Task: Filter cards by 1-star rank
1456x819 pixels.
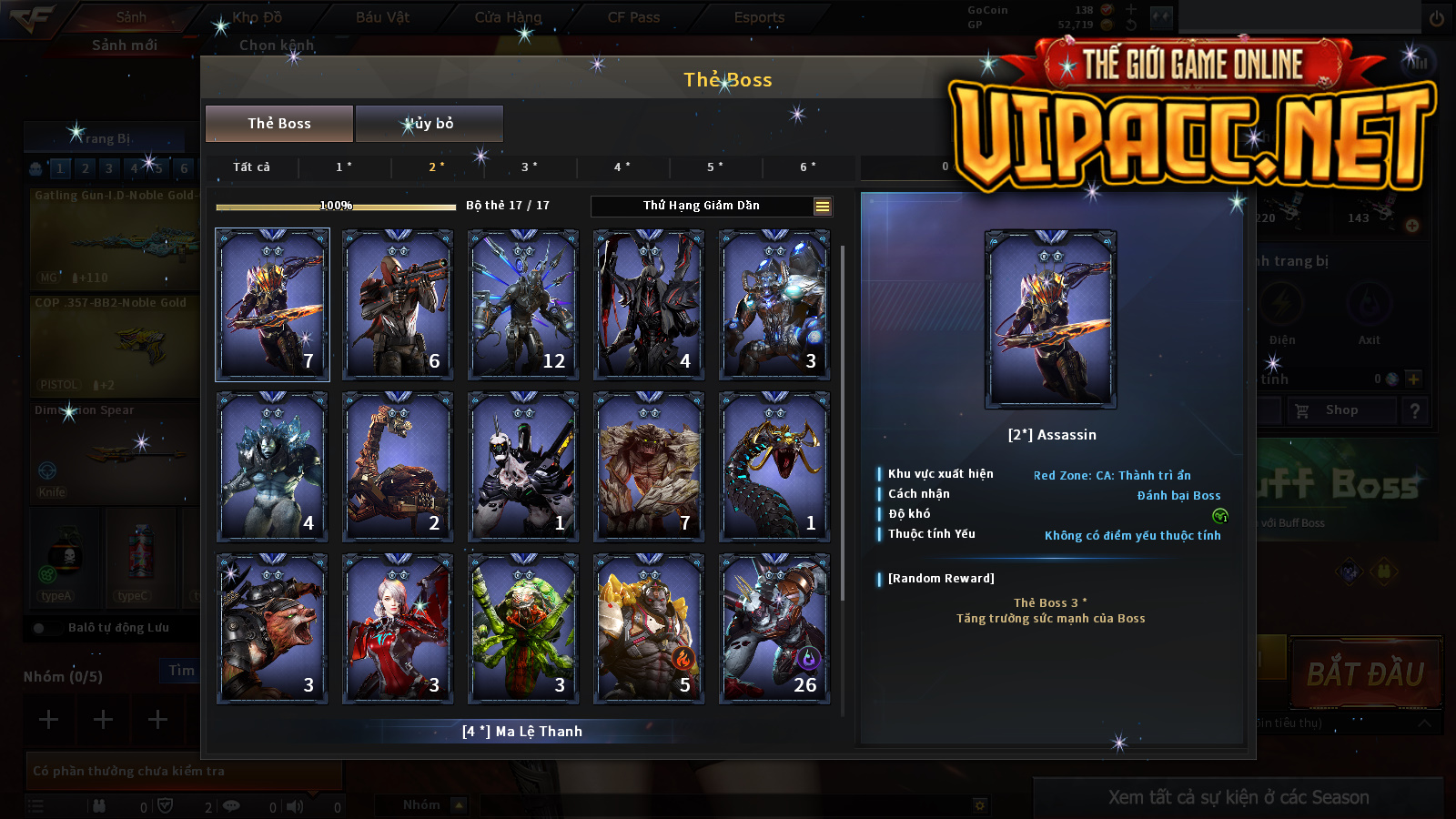Action: 344,167
